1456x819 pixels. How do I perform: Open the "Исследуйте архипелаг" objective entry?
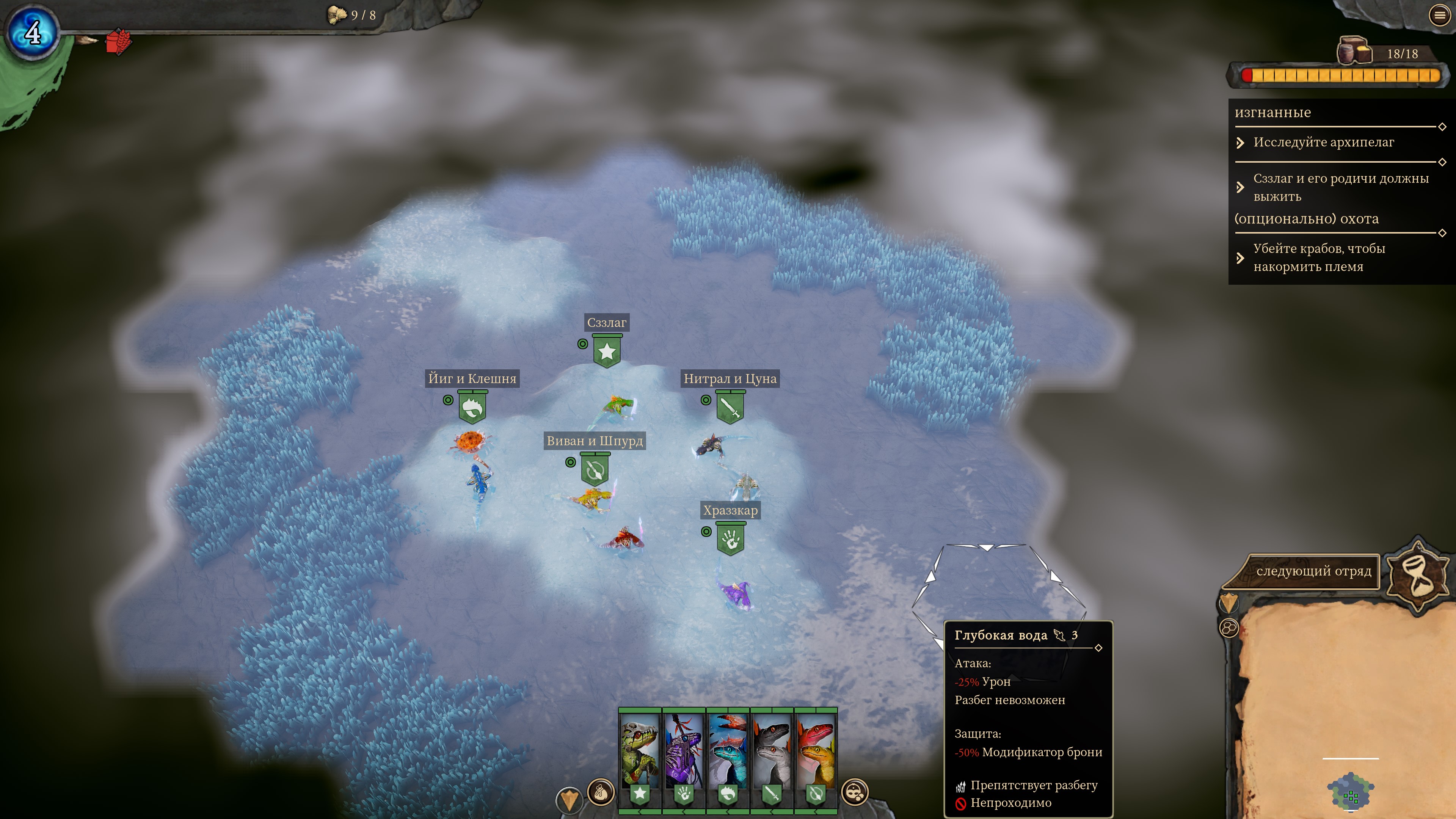[1323, 143]
